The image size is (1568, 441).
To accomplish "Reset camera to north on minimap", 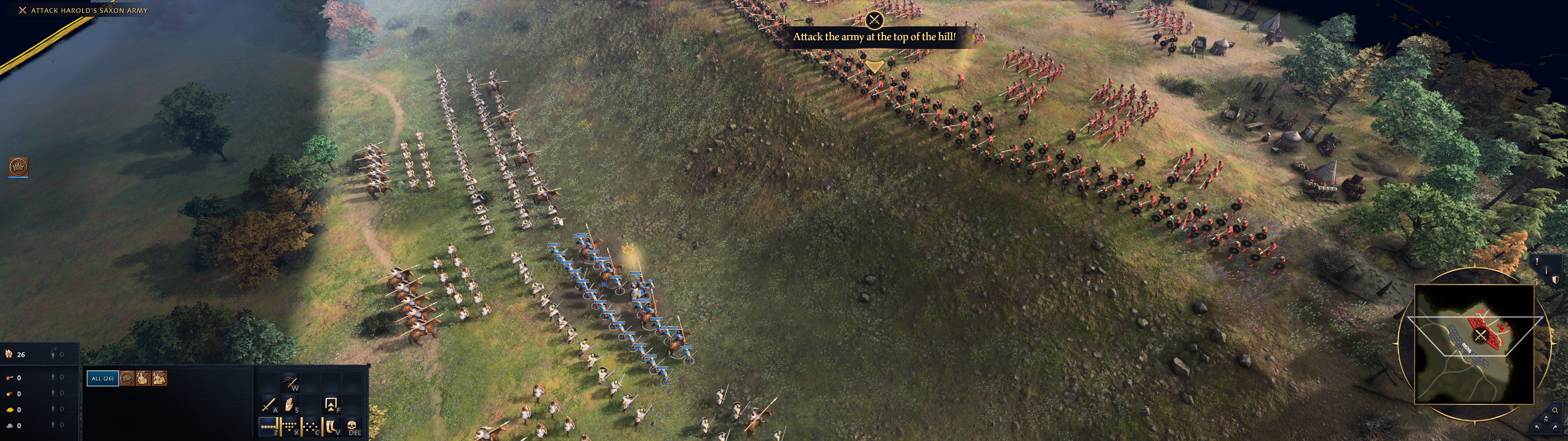I will point(1546,419).
